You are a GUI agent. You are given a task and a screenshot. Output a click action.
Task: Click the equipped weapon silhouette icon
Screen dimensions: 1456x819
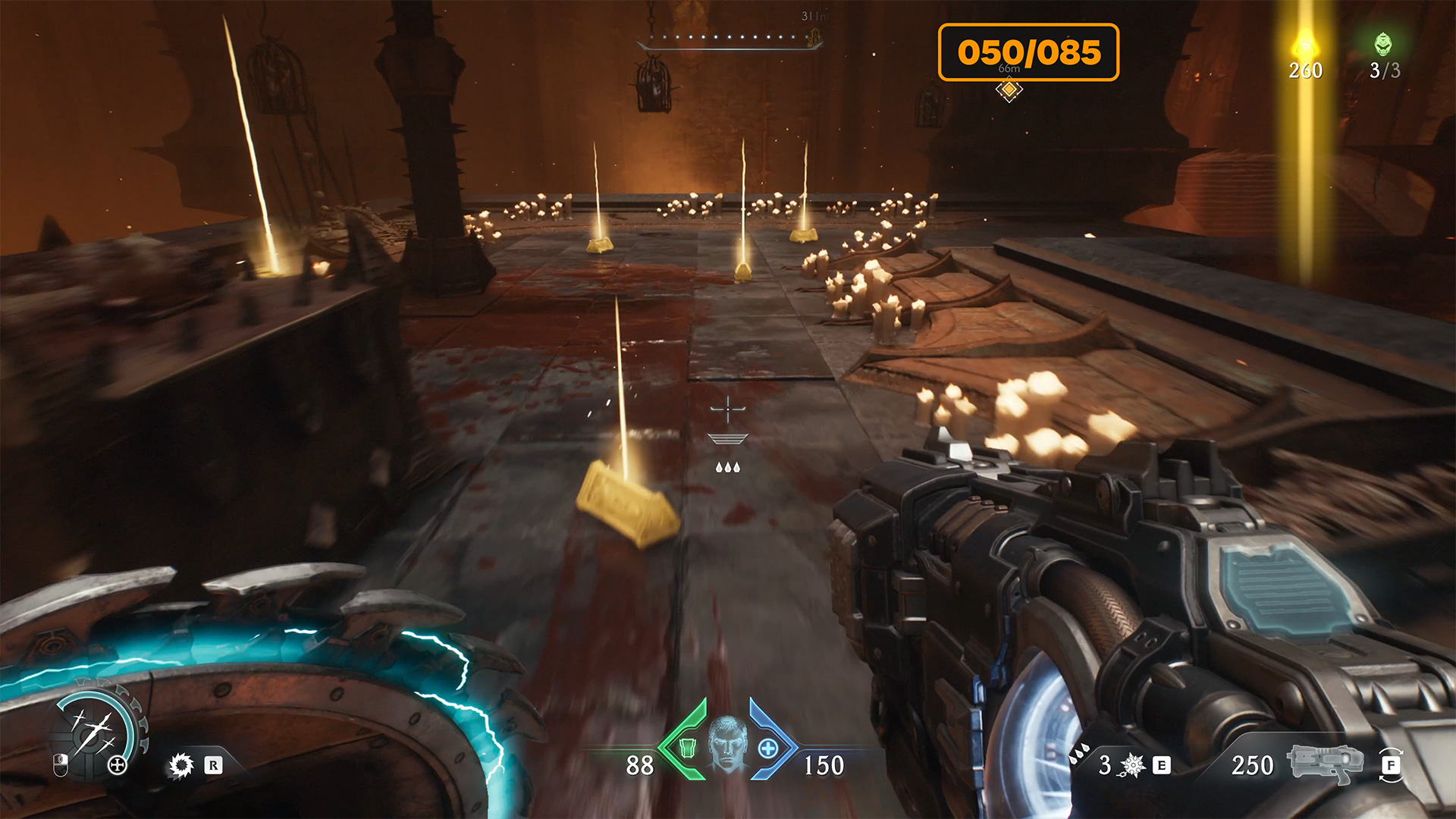click(x=1325, y=763)
